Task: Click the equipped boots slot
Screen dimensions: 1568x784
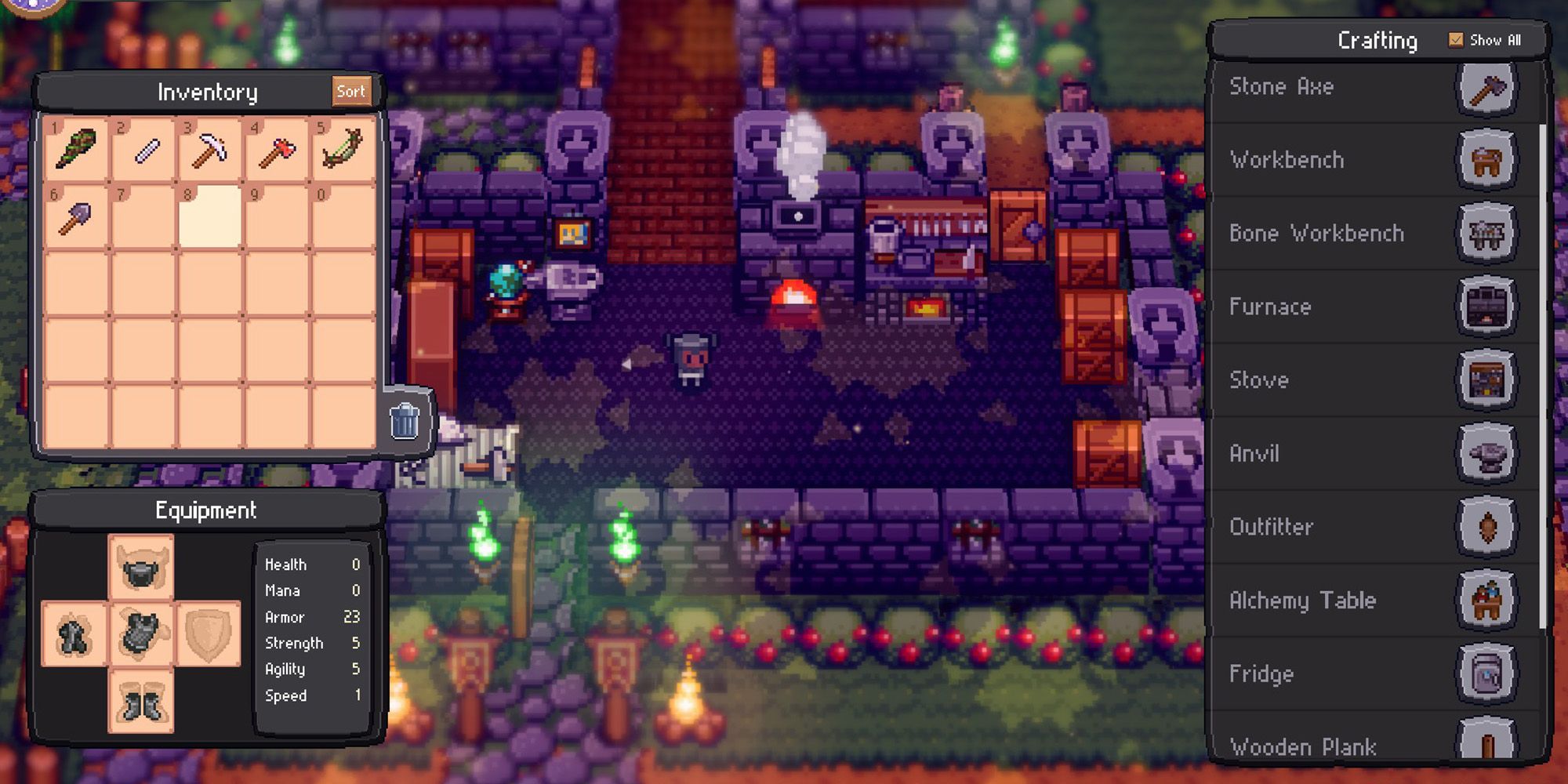Action: [141, 700]
